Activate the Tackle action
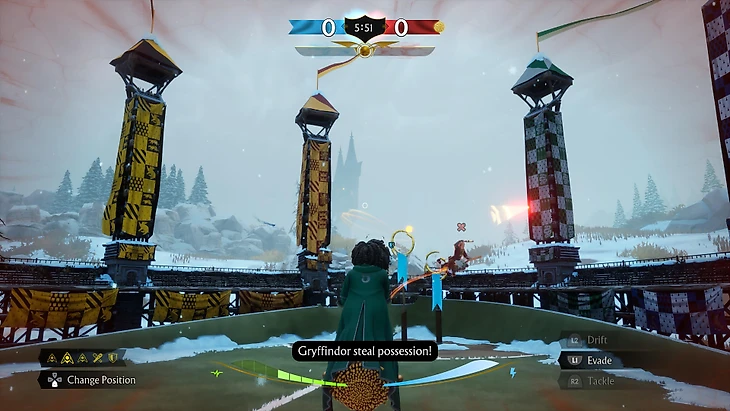This screenshot has width=730, height=411. (598, 380)
